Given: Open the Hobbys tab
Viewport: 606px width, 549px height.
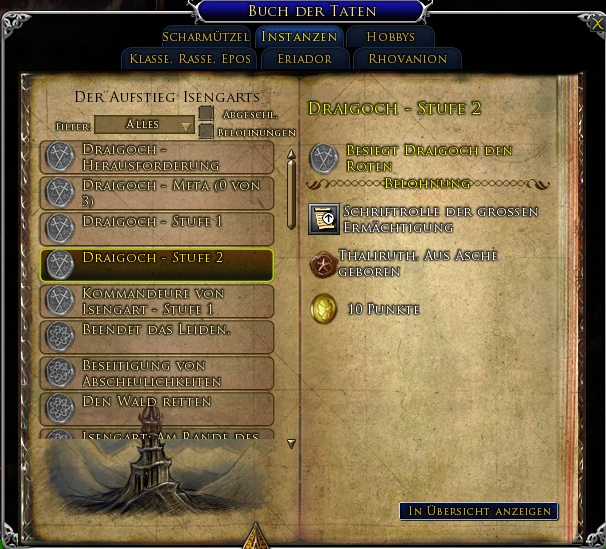Looking at the screenshot, I should (390, 37).
